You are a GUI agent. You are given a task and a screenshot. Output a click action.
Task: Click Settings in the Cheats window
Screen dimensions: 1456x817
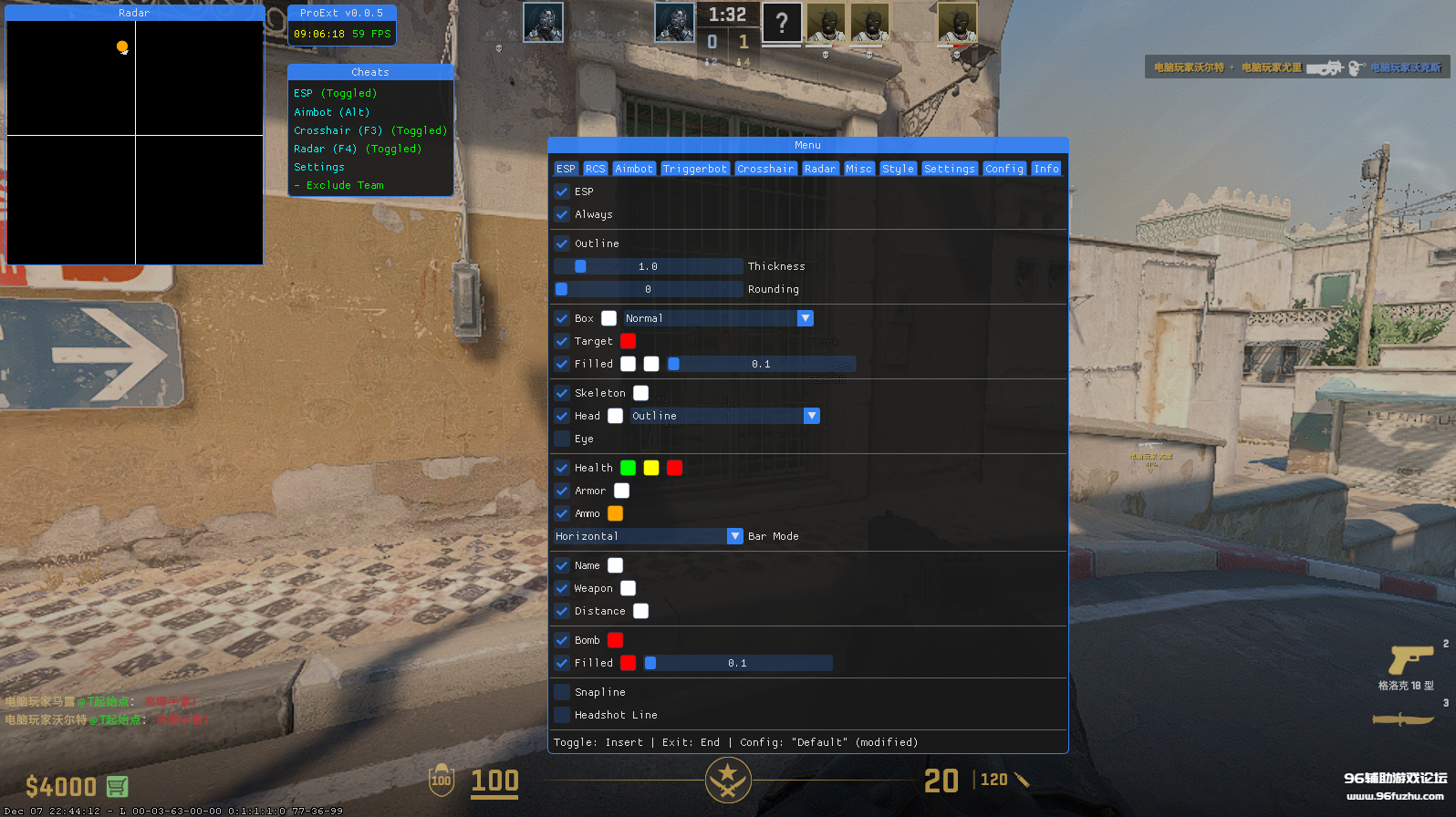point(318,167)
